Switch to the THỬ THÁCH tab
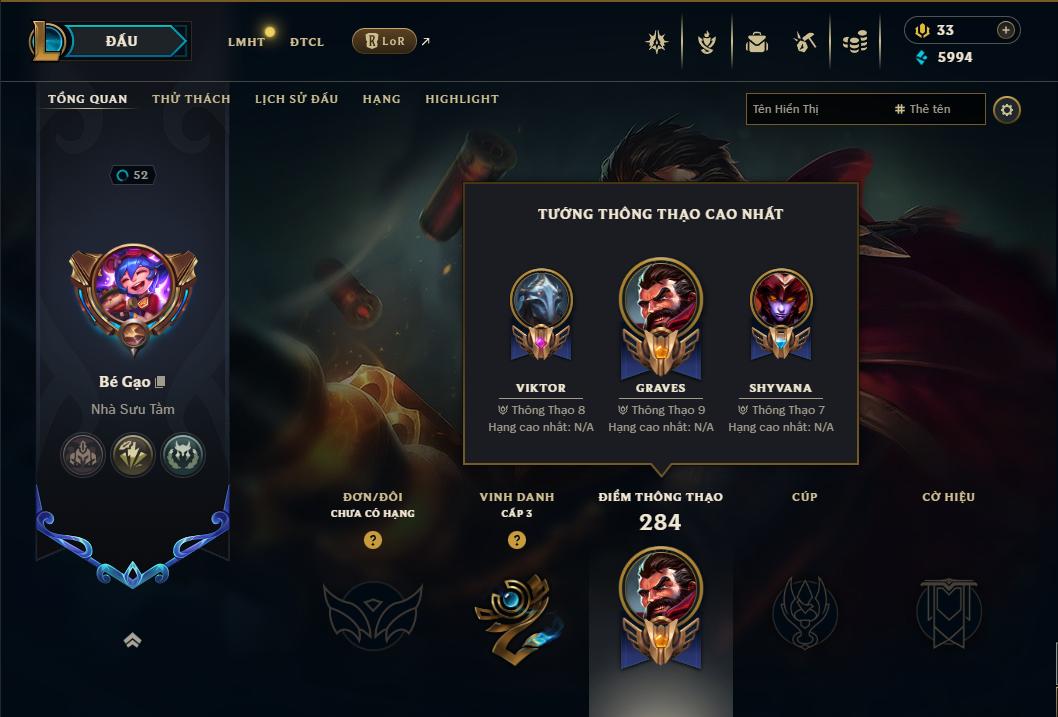 pyautogui.click(x=191, y=99)
